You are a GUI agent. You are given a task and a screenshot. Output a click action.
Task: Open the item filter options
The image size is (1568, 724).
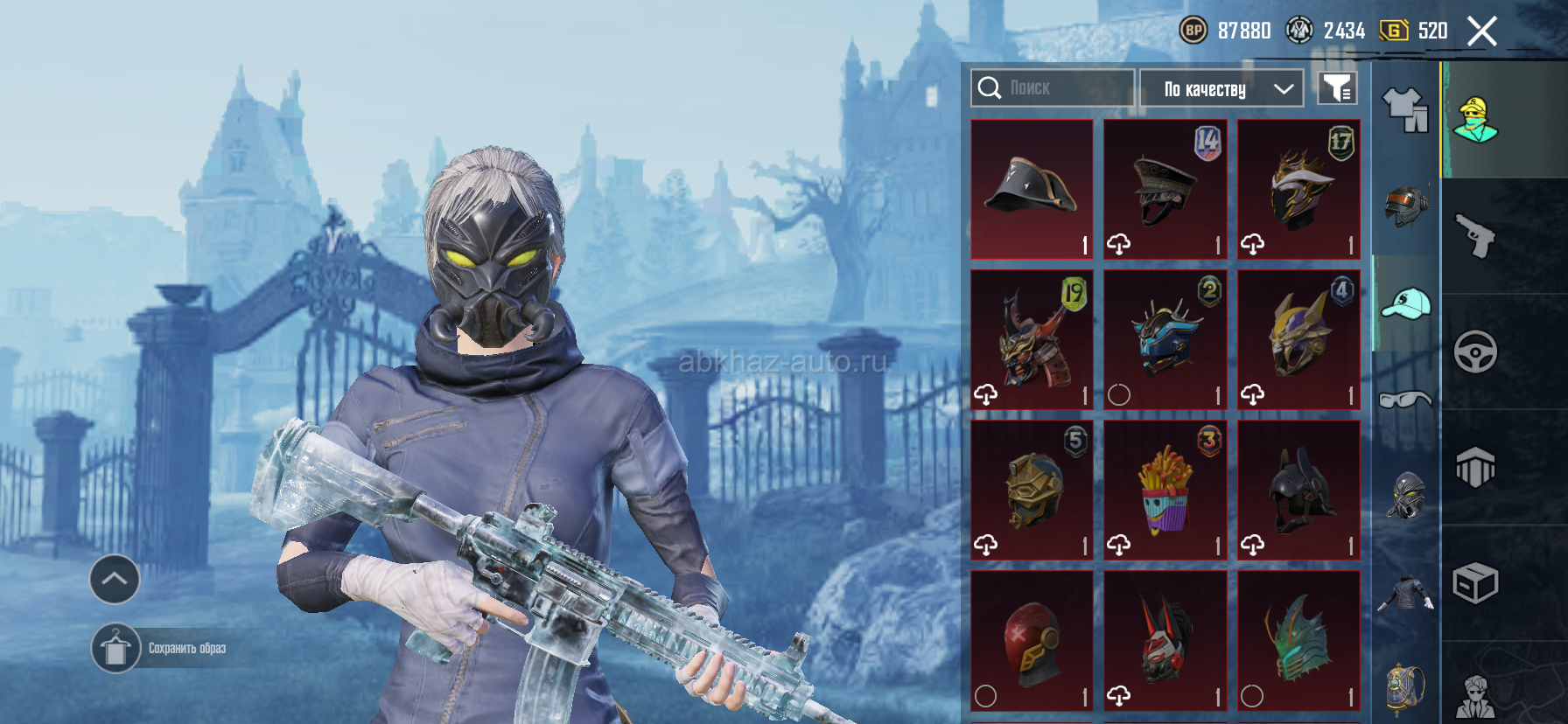tap(1337, 88)
